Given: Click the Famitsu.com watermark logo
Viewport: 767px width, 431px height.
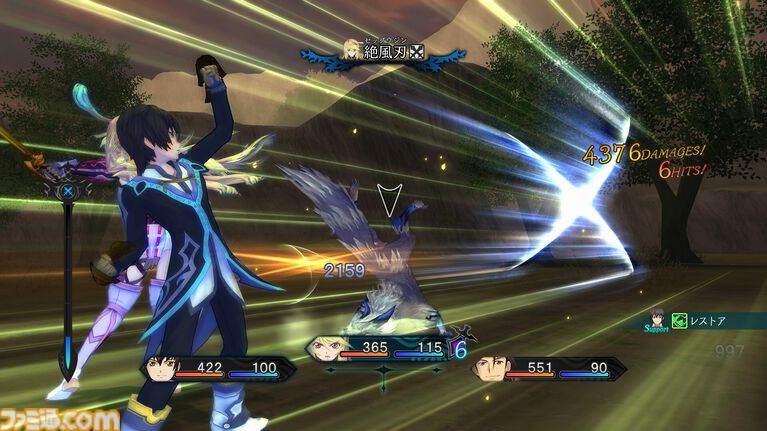Looking at the screenshot, I should click(60, 415).
